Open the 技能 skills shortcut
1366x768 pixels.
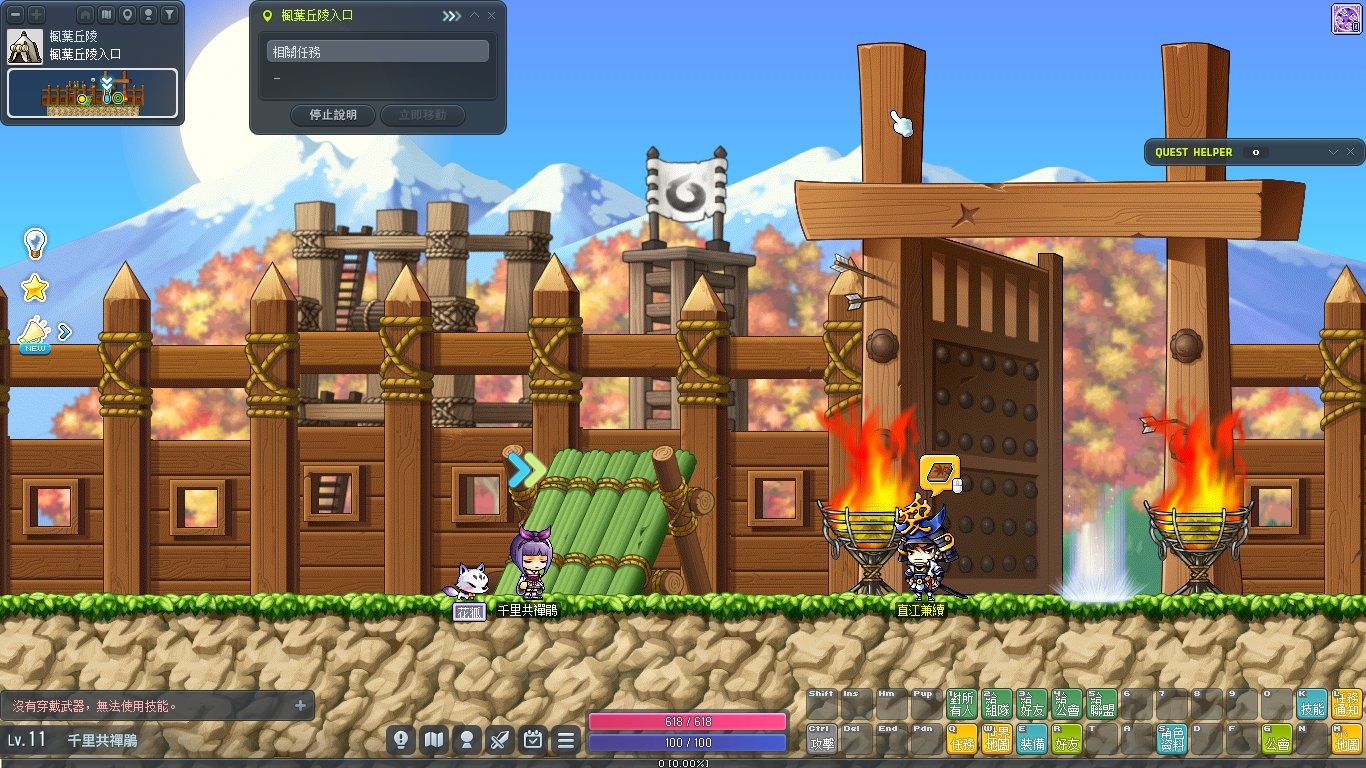point(1311,704)
